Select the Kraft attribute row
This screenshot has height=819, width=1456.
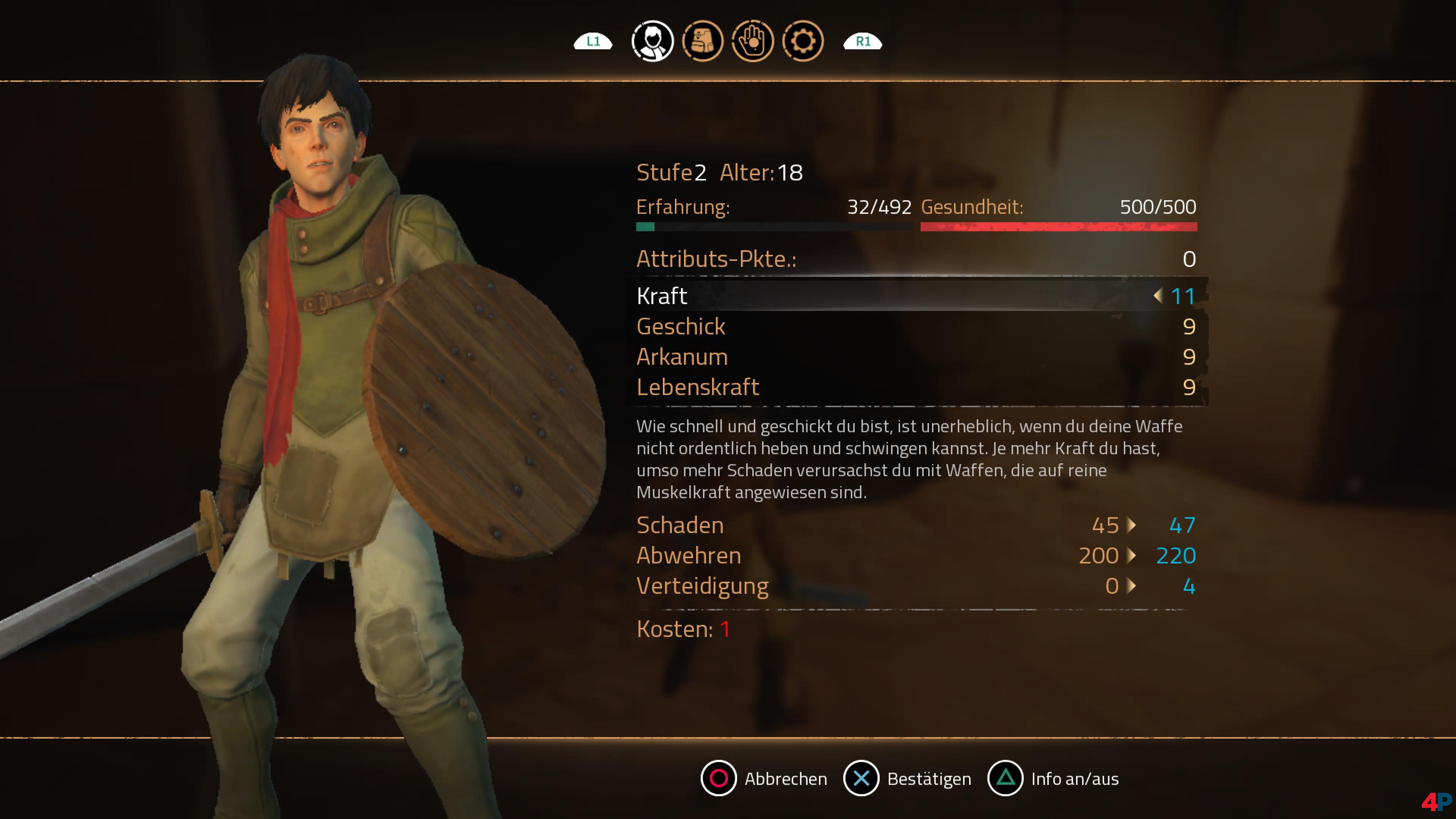coord(916,296)
